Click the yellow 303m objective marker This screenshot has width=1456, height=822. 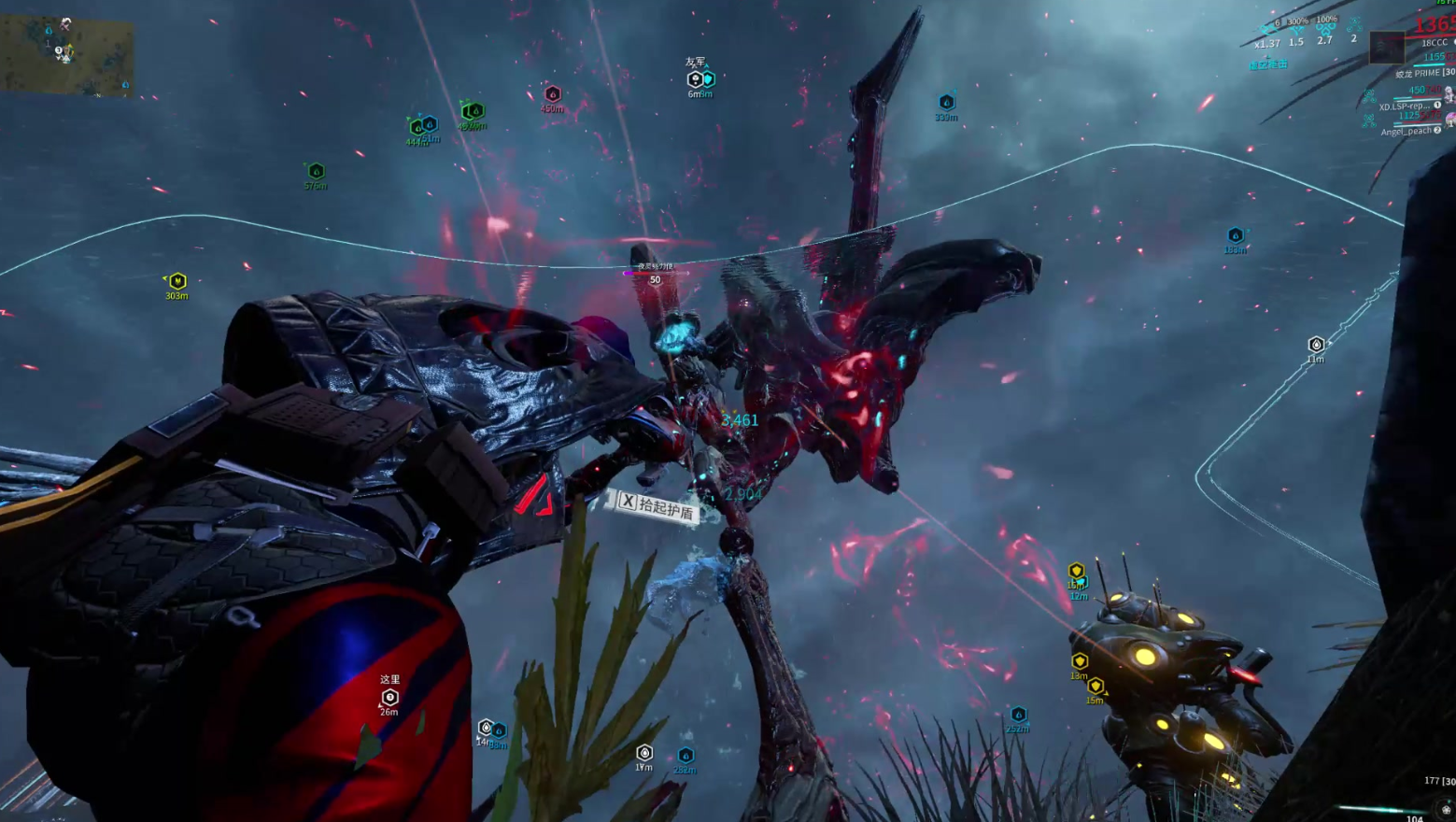(x=177, y=281)
